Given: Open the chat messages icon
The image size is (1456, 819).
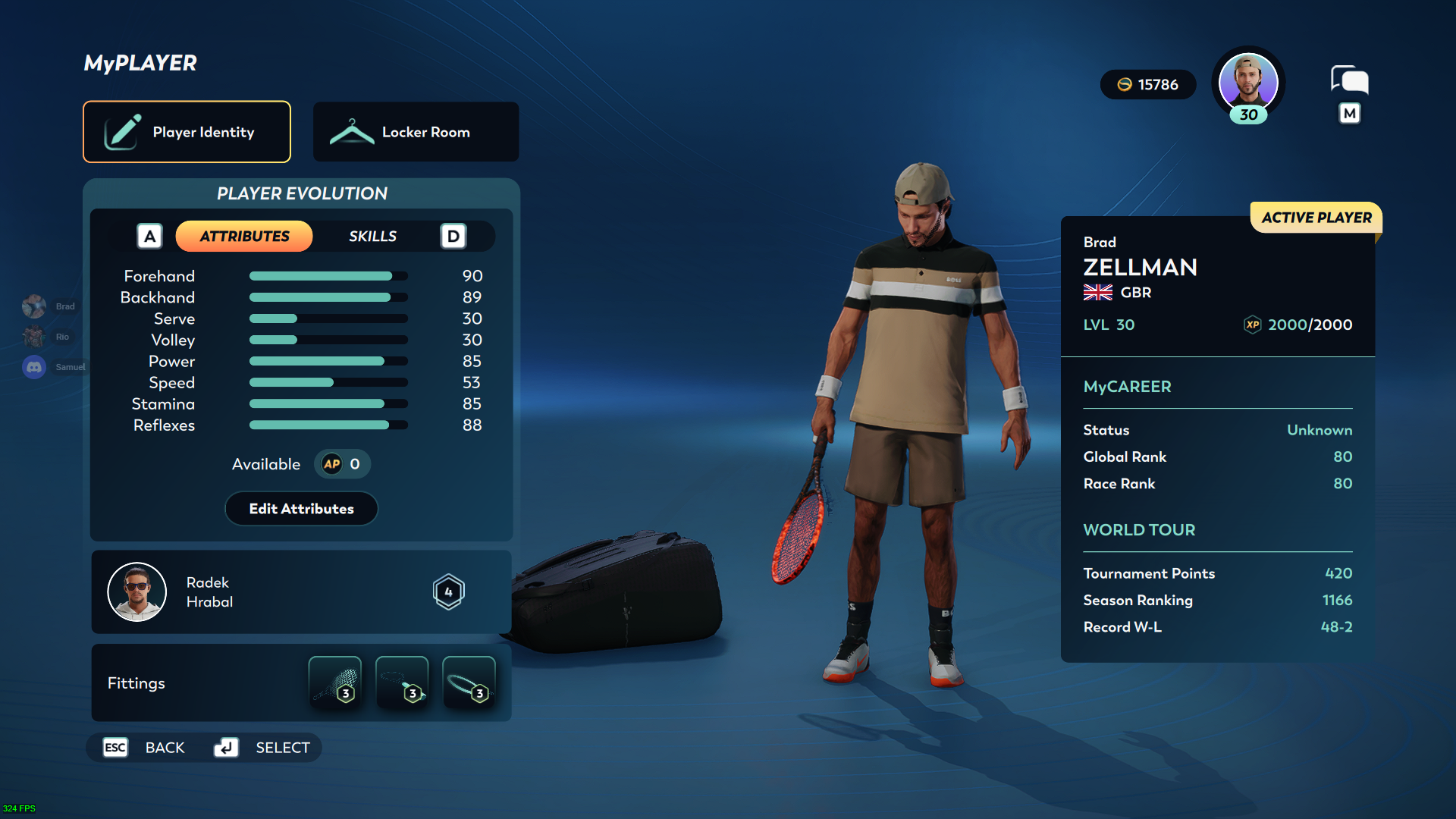Looking at the screenshot, I should [1349, 80].
